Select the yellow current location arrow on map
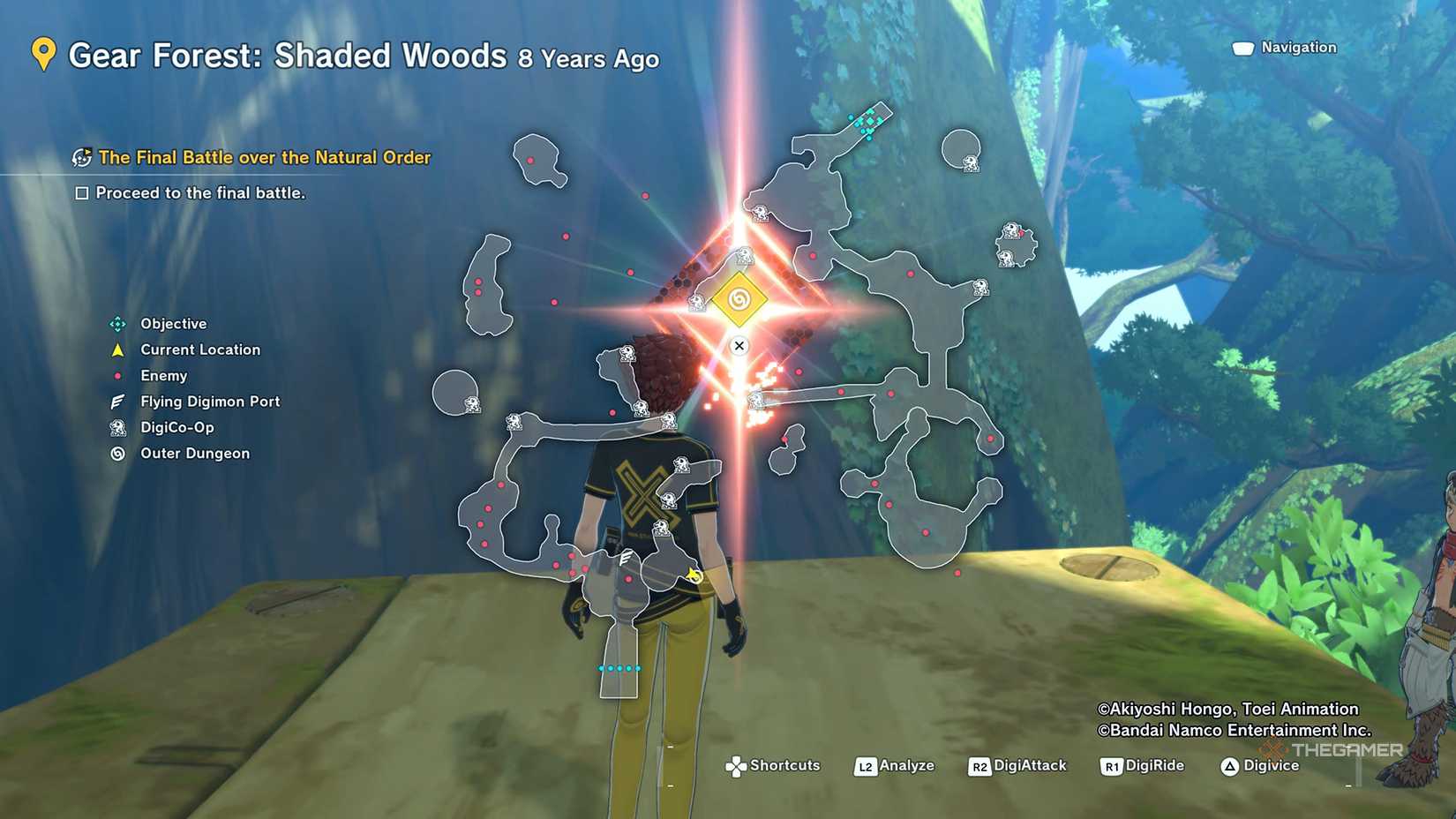The image size is (1456, 819). pyautogui.click(x=694, y=576)
